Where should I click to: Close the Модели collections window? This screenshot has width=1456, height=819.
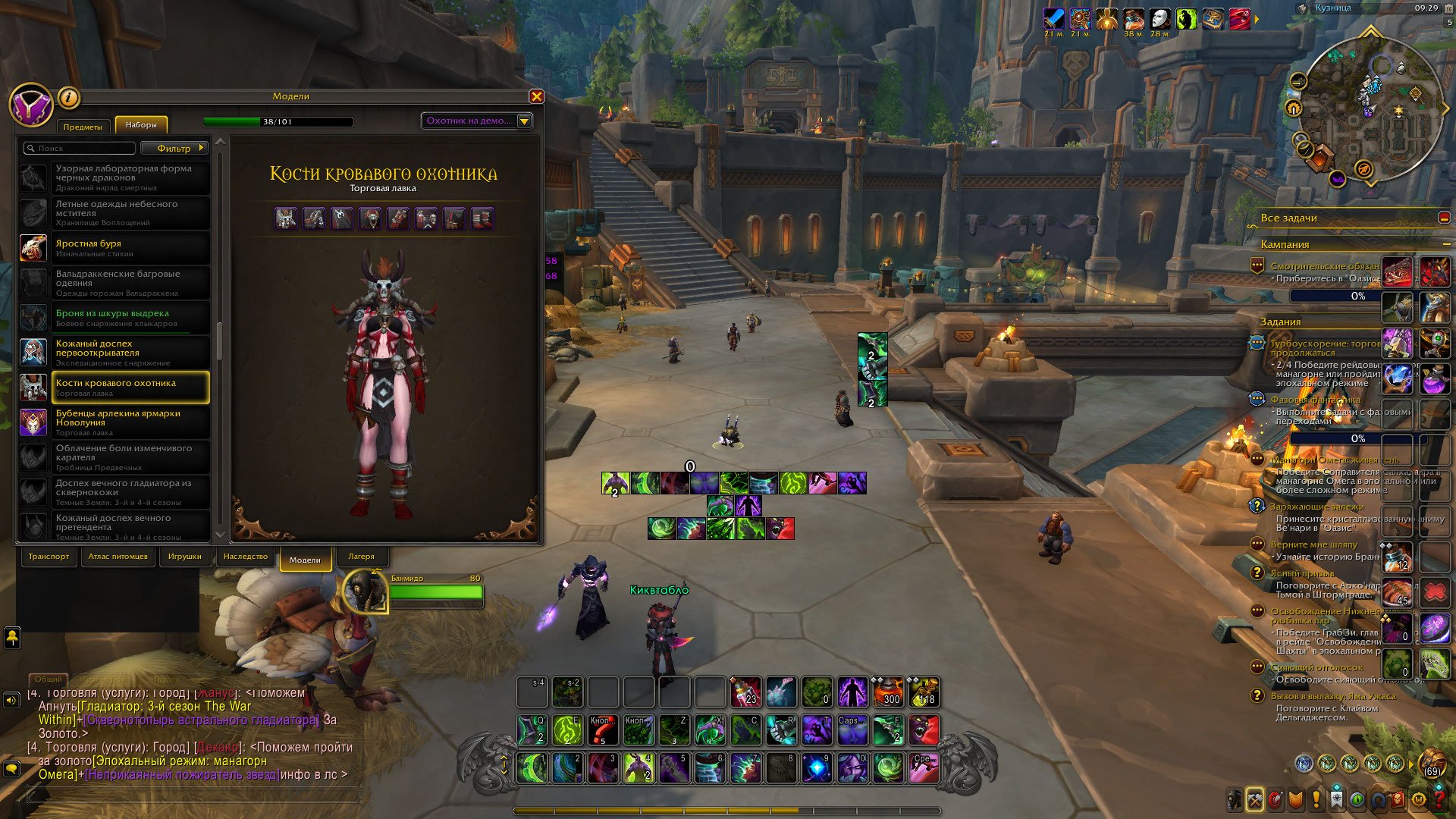coord(536,96)
